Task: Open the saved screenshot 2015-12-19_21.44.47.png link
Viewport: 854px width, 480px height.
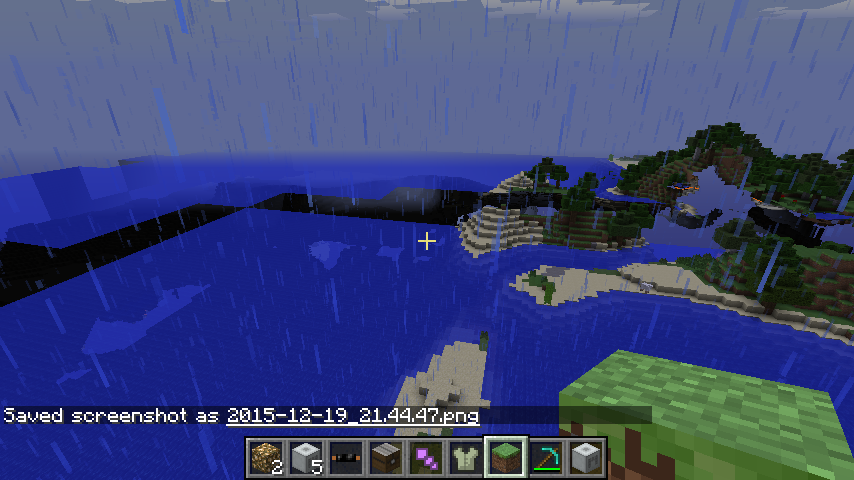Action: 352,415
